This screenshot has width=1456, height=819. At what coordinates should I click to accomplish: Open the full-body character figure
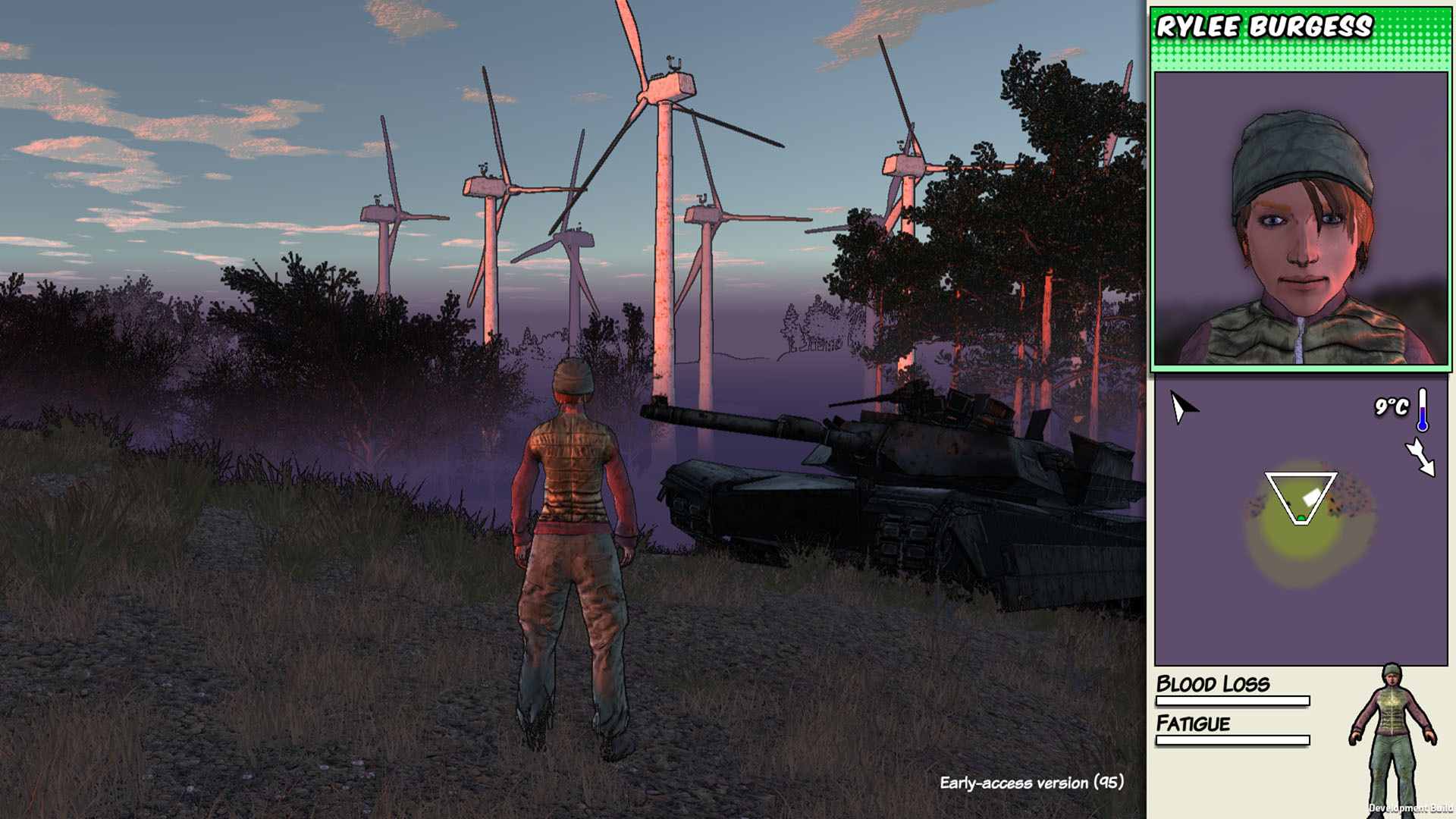1392,736
